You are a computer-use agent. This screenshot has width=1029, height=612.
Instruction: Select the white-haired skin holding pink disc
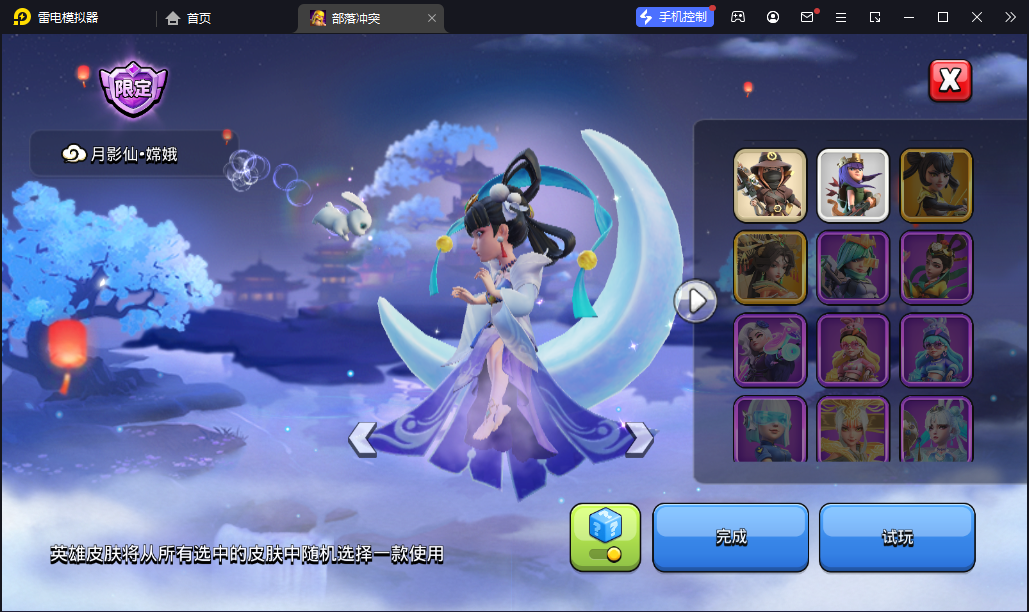770,349
